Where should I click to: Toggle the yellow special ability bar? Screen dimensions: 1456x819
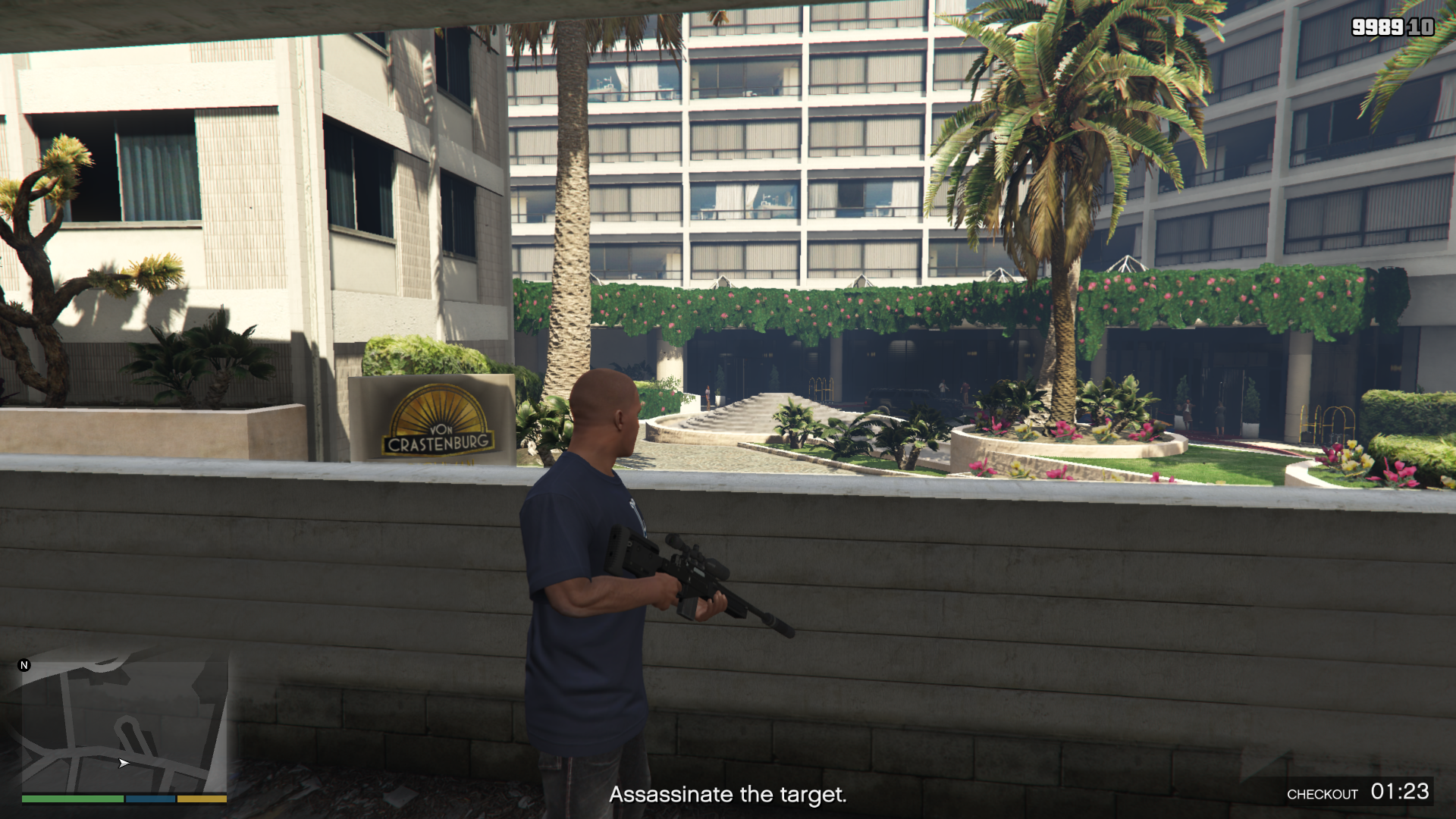pos(202,799)
